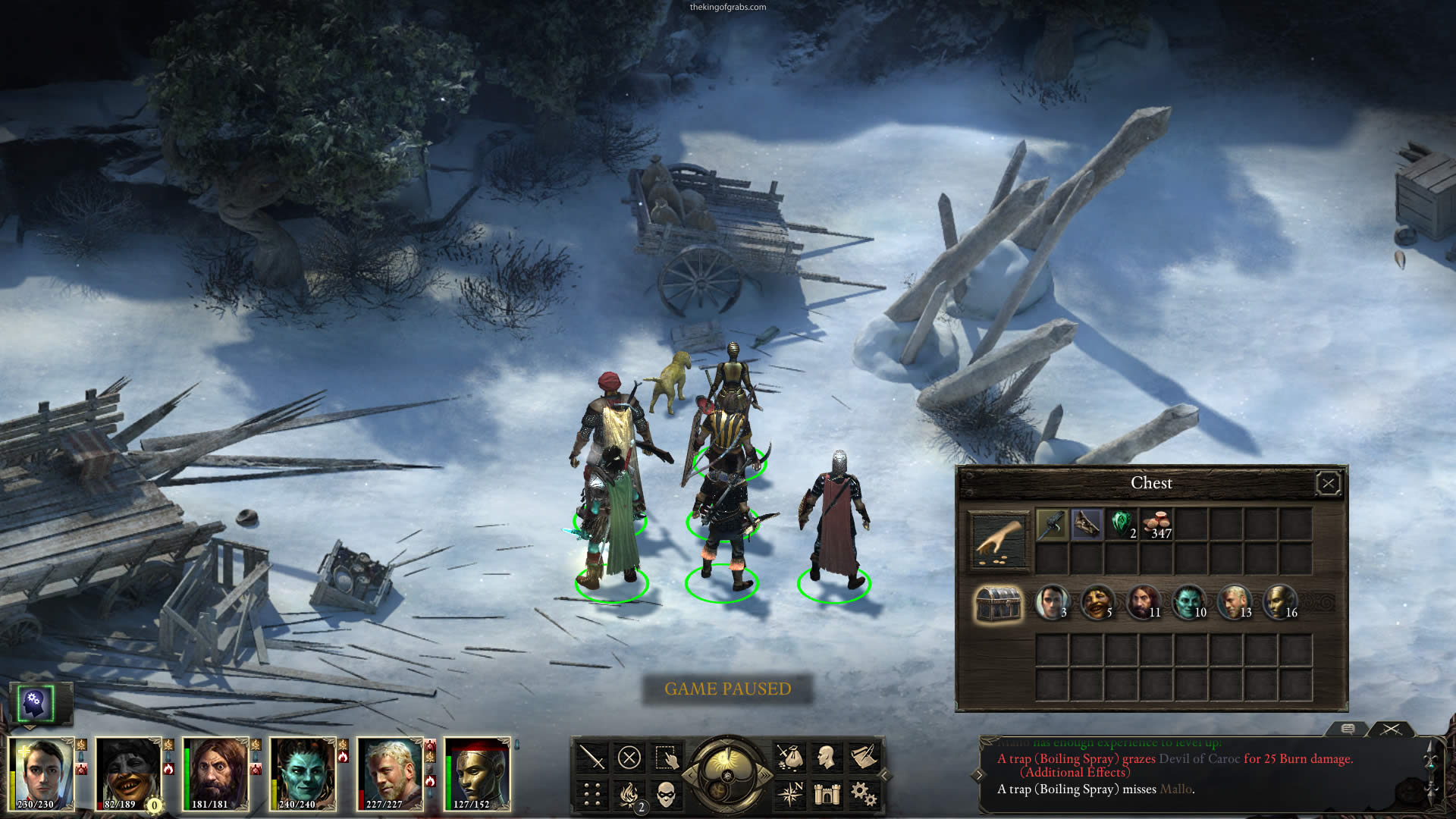
Task: Select the blond bearded party member portrait
Action: click(x=390, y=773)
